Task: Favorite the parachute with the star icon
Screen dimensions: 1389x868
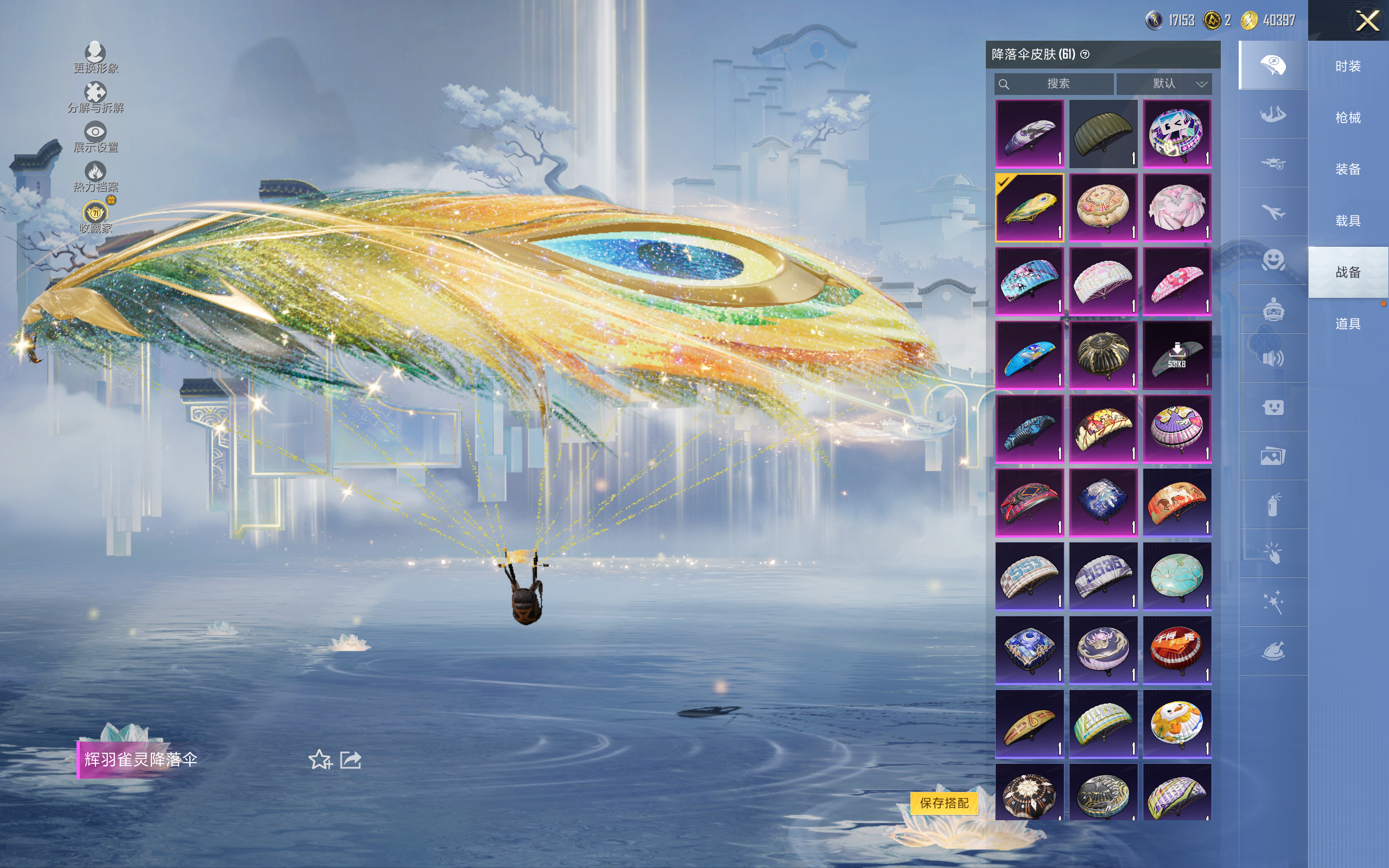Action: click(320, 760)
